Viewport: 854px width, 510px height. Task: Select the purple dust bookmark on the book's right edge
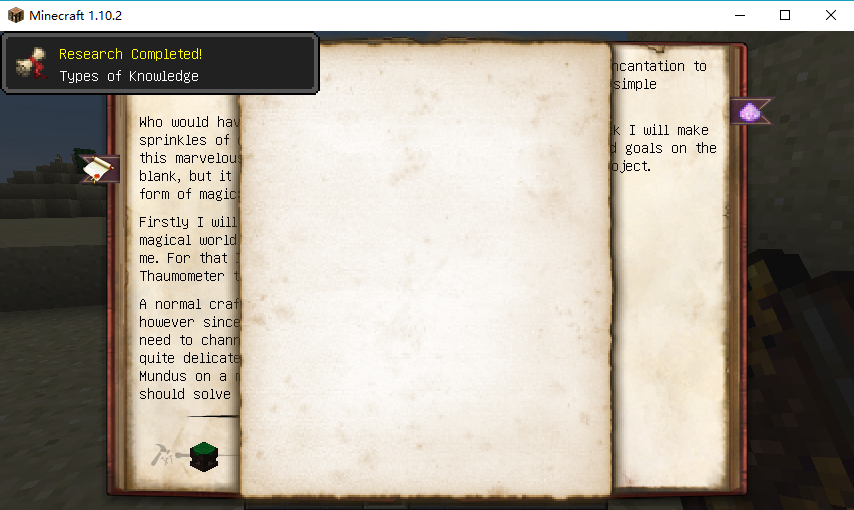(x=750, y=112)
